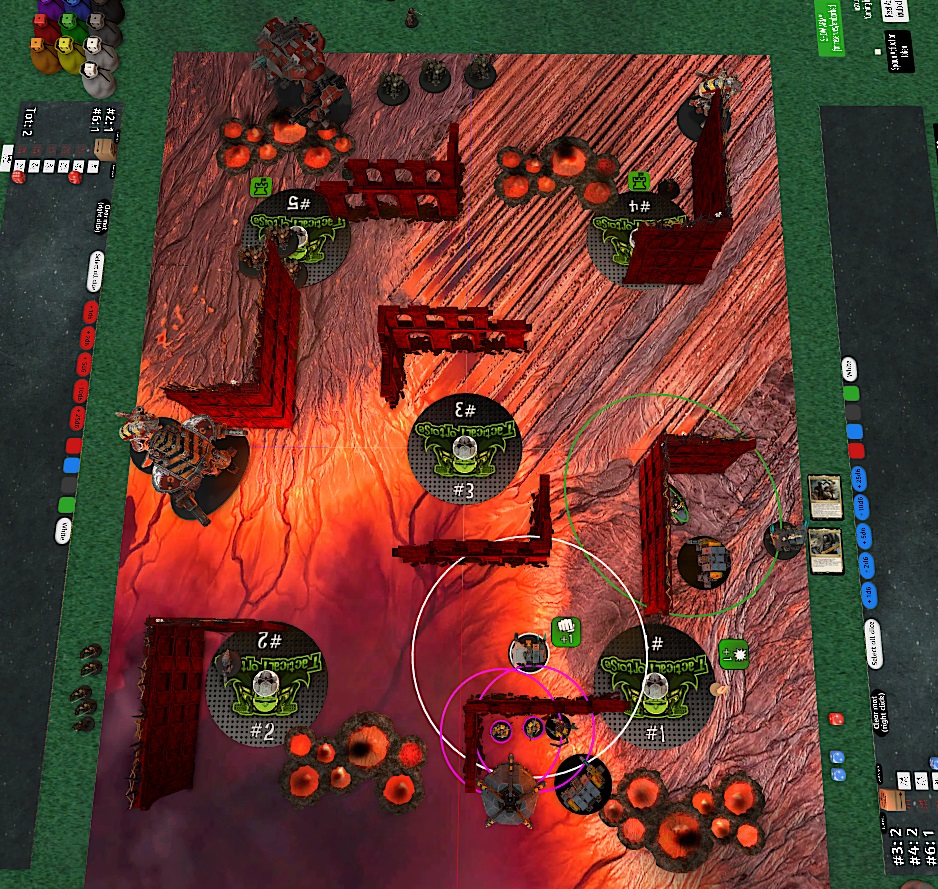Add 25 dice with the red +25d6 button
Screen dimensions: 938x889
click(x=75, y=418)
